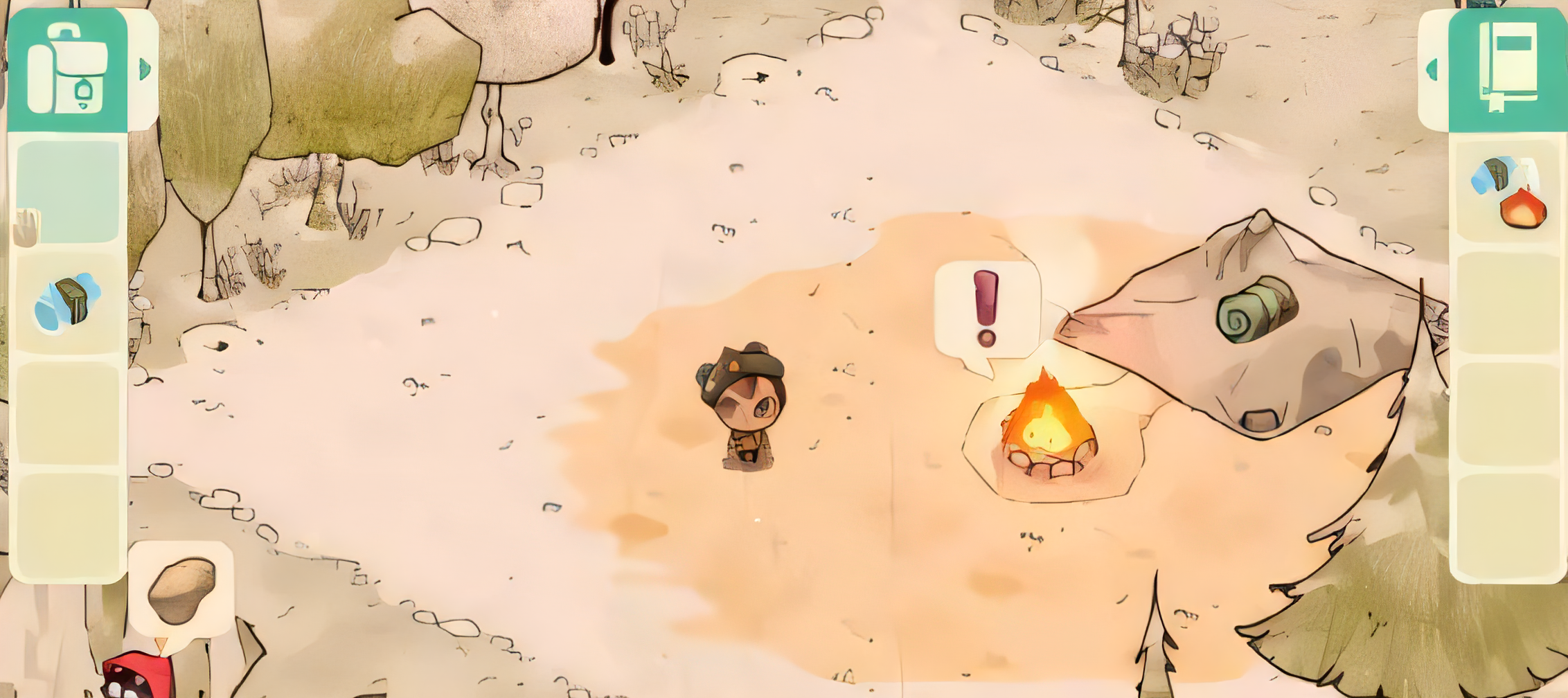Image resolution: width=1568 pixels, height=698 pixels.
Task: Expand the journal panel arrow
Action: pos(1432,69)
